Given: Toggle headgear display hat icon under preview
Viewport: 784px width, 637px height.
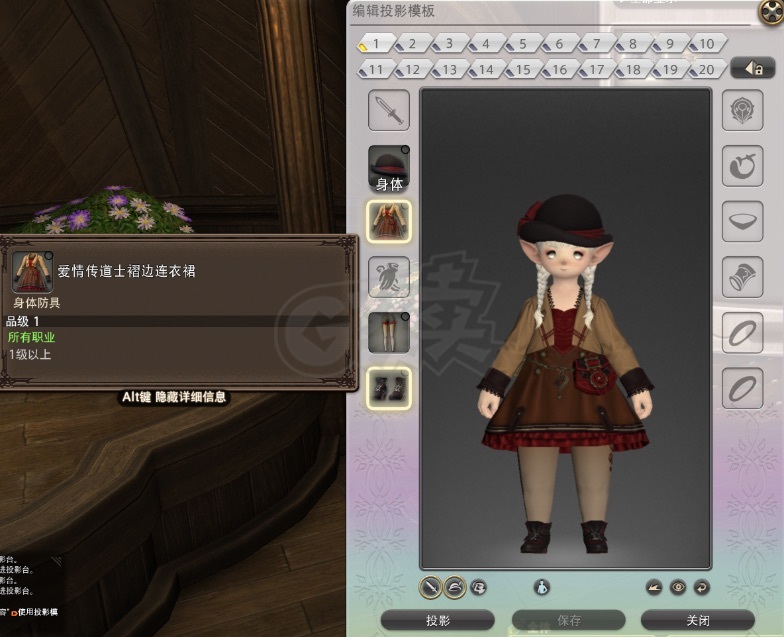Looking at the screenshot, I should pyautogui.click(x=455, y=587).
